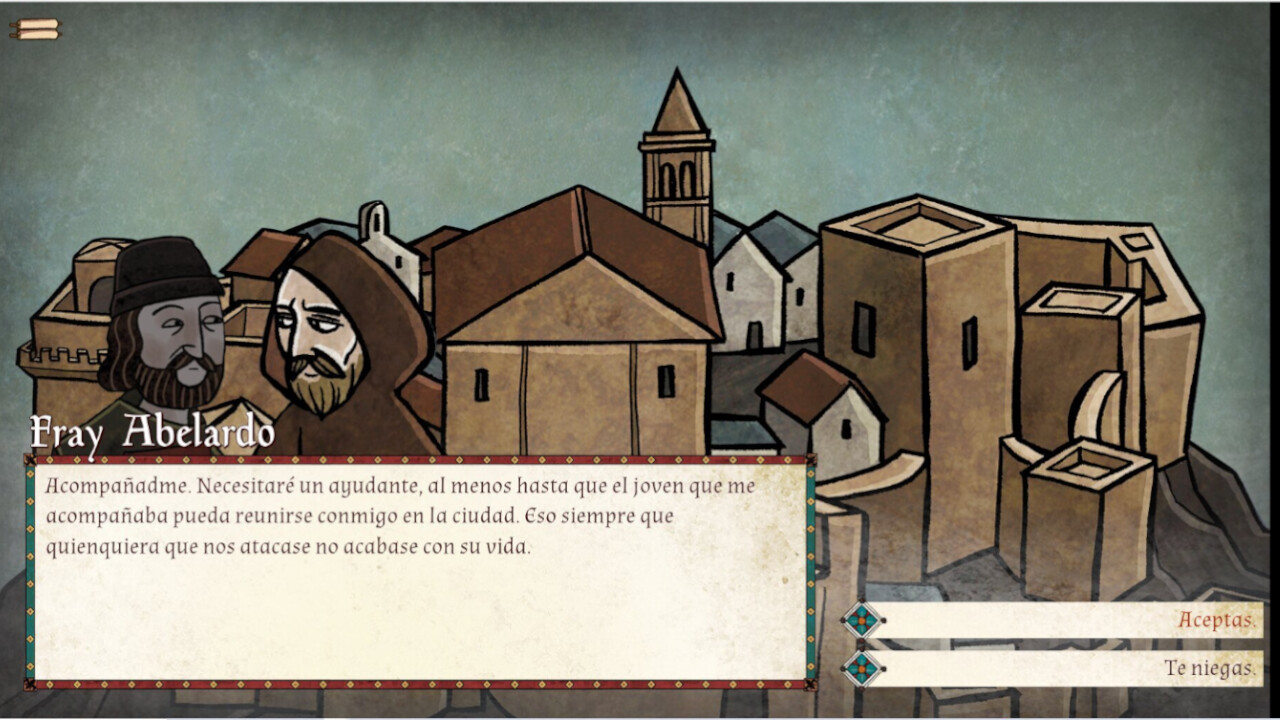Click the word Acompañadme in the dialogue
The image size is (1280, 720).
click(x=110, y=486)
